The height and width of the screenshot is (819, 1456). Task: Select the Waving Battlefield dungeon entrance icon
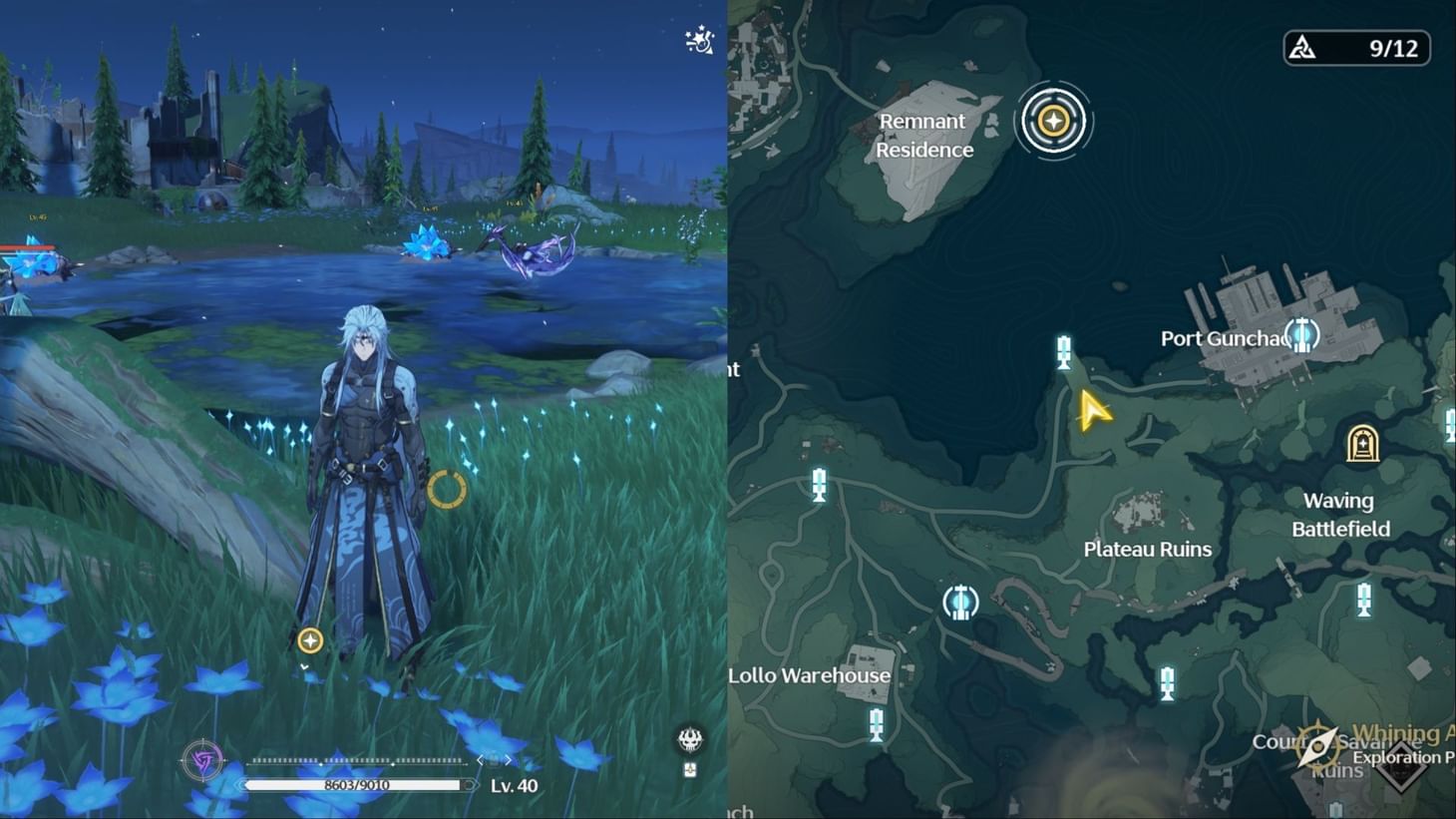[x=1361, y=443]
